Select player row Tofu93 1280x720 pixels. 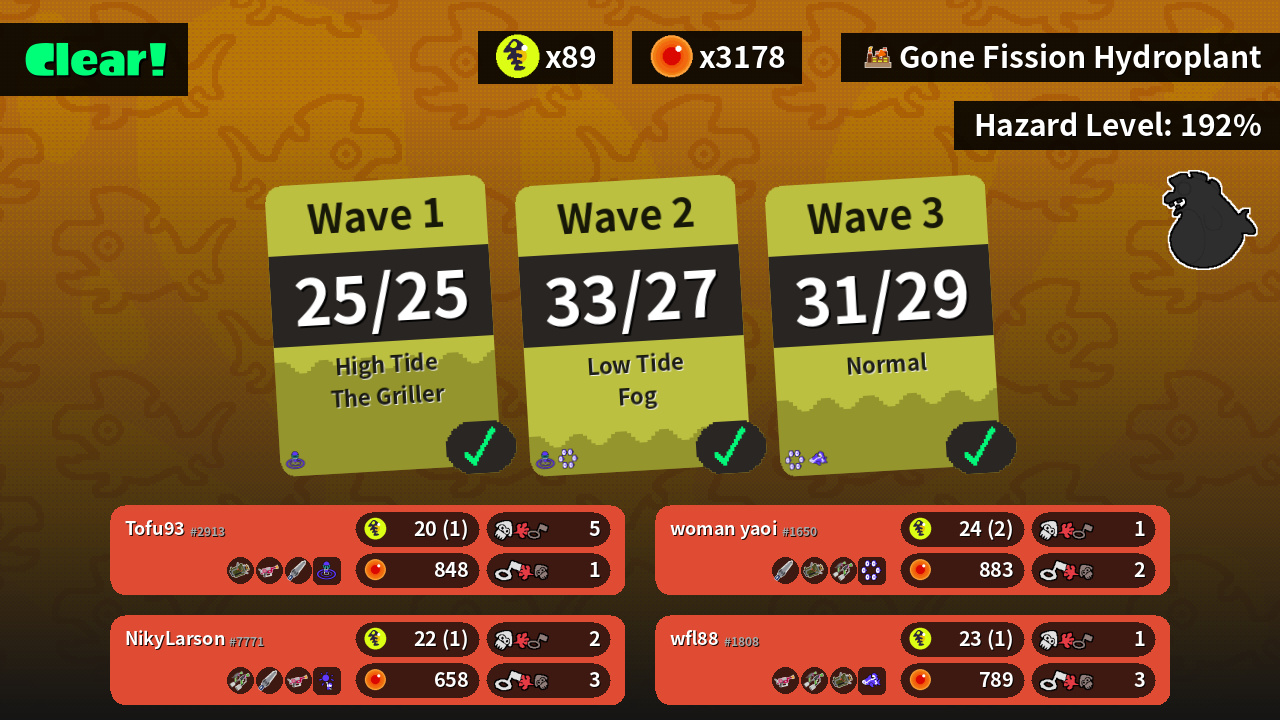(x=367, y=549)
